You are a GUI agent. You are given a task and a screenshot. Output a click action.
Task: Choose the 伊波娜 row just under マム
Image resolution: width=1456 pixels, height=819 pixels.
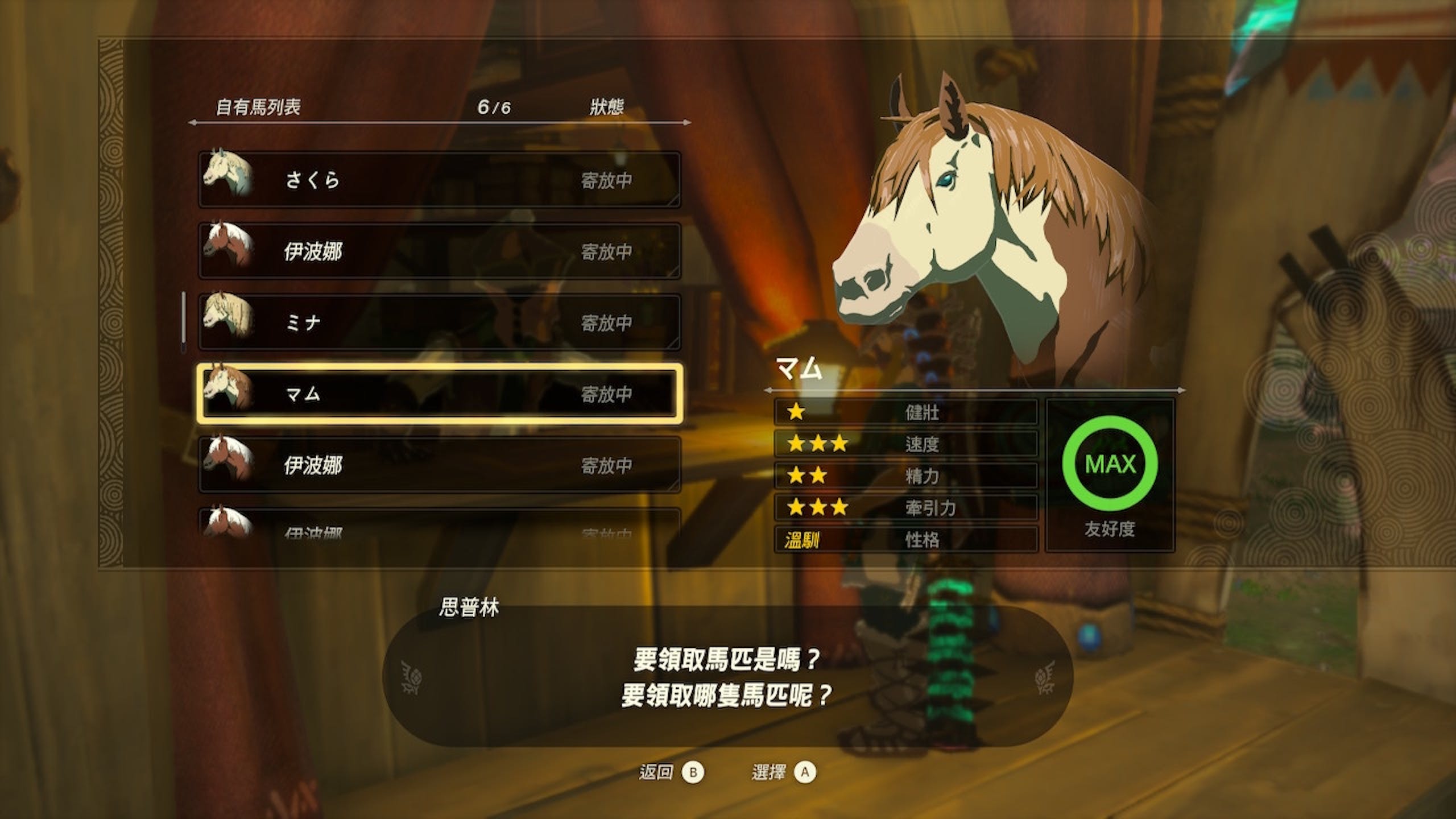pos(439,465)
